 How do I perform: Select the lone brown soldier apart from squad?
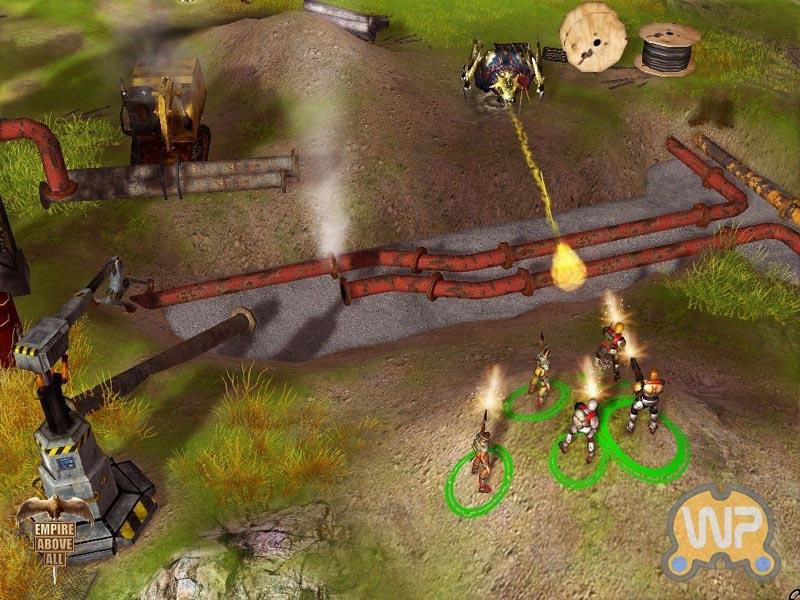click(482, 462)
